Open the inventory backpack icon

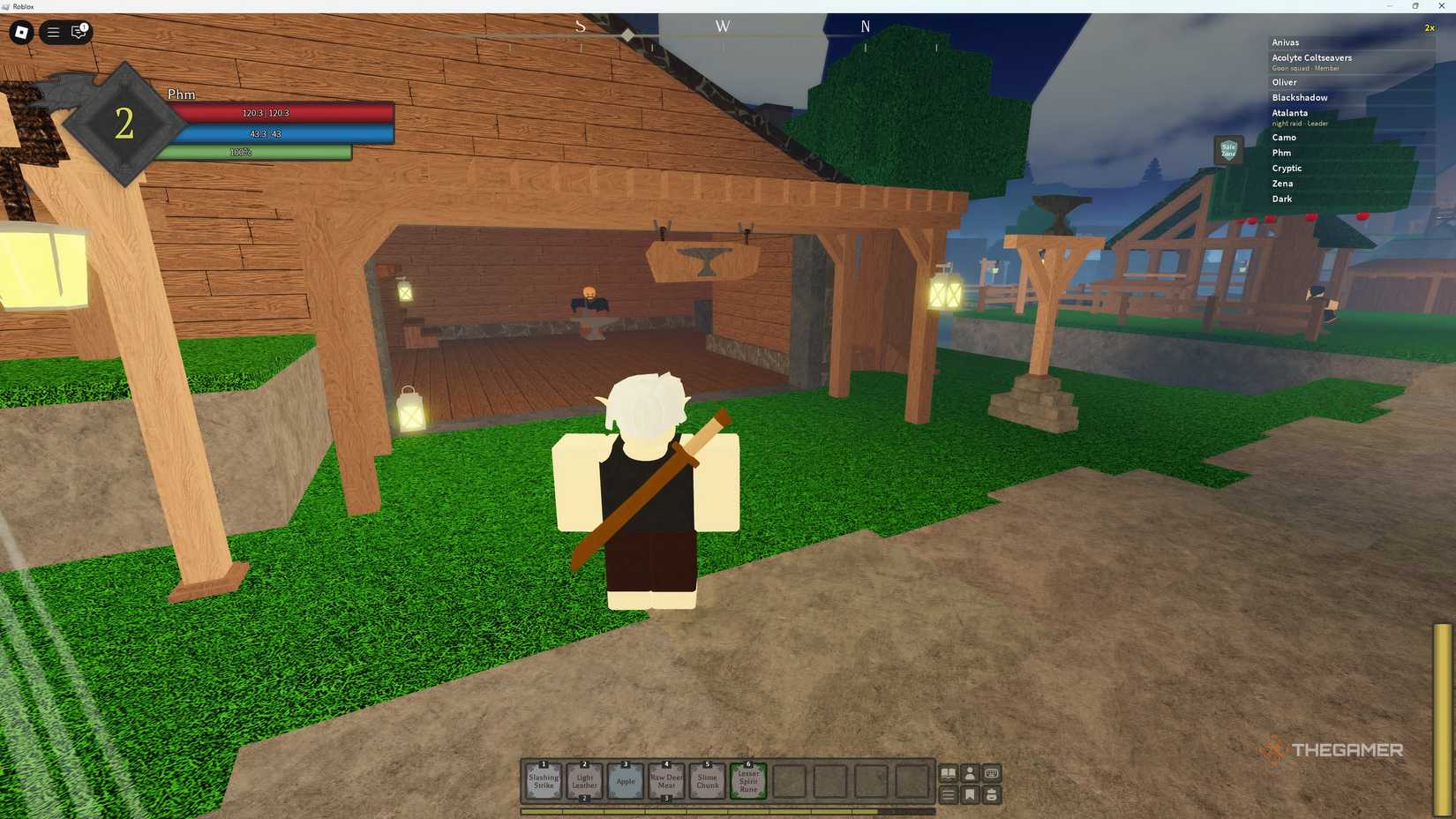(991, 794)
